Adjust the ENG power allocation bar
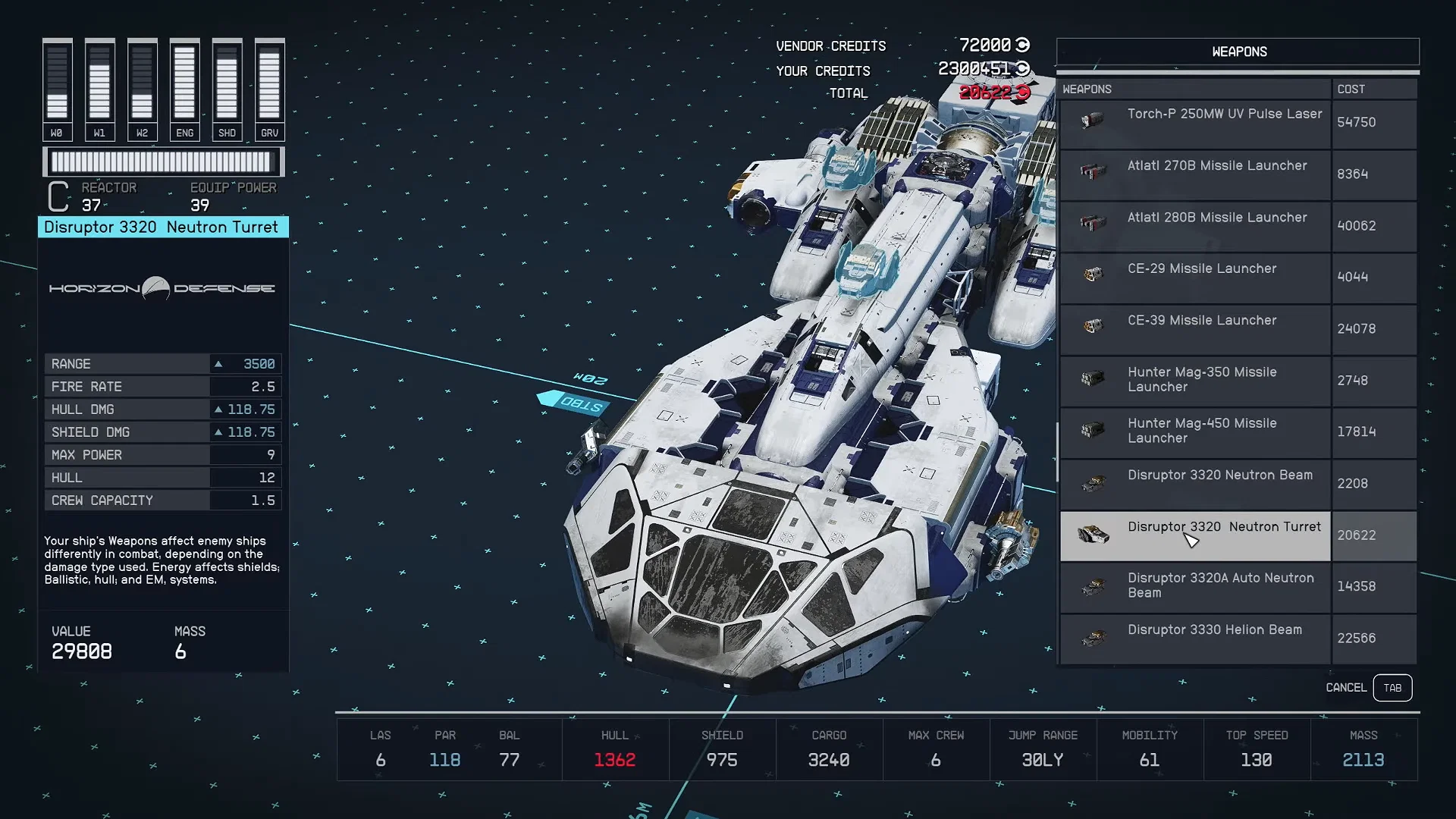The image size is (1456, 819). [184, 83]
